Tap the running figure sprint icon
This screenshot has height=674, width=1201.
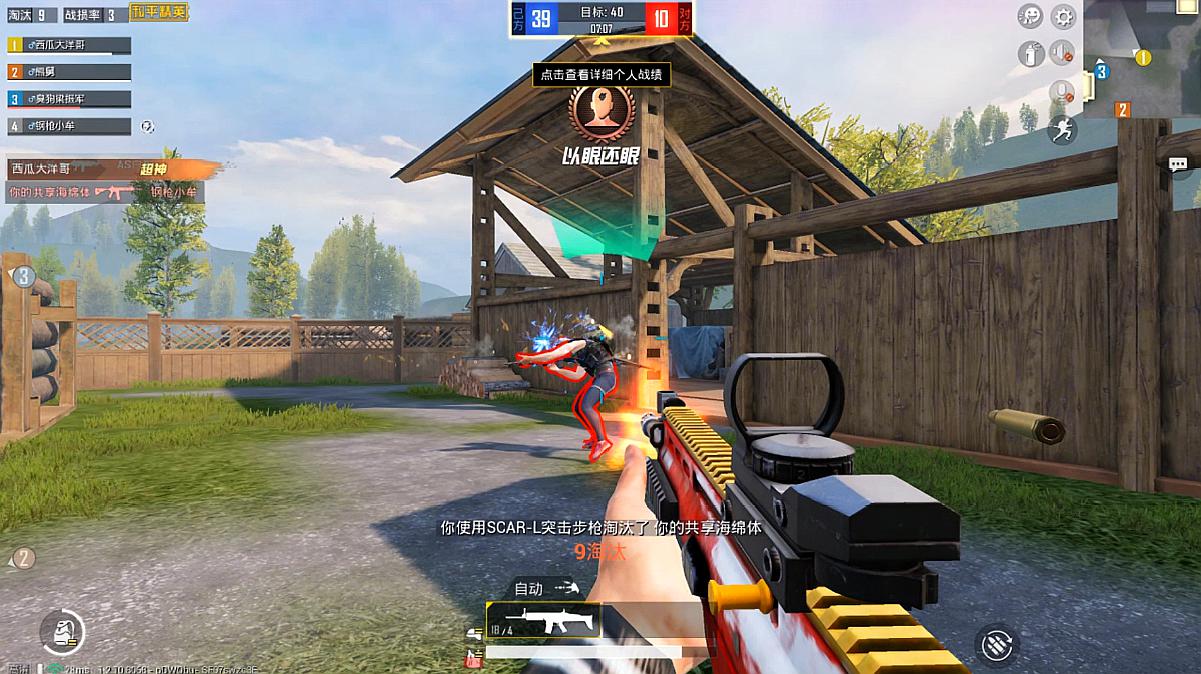click(x=1062, y=130)
